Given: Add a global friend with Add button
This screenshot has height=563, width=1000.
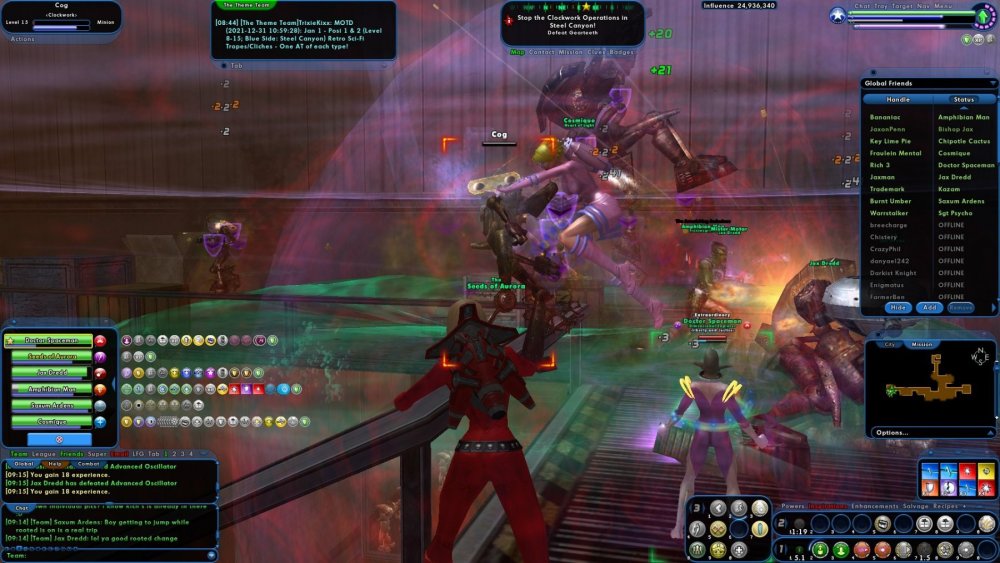Looking at the screenshot, I should pos(929,308).
